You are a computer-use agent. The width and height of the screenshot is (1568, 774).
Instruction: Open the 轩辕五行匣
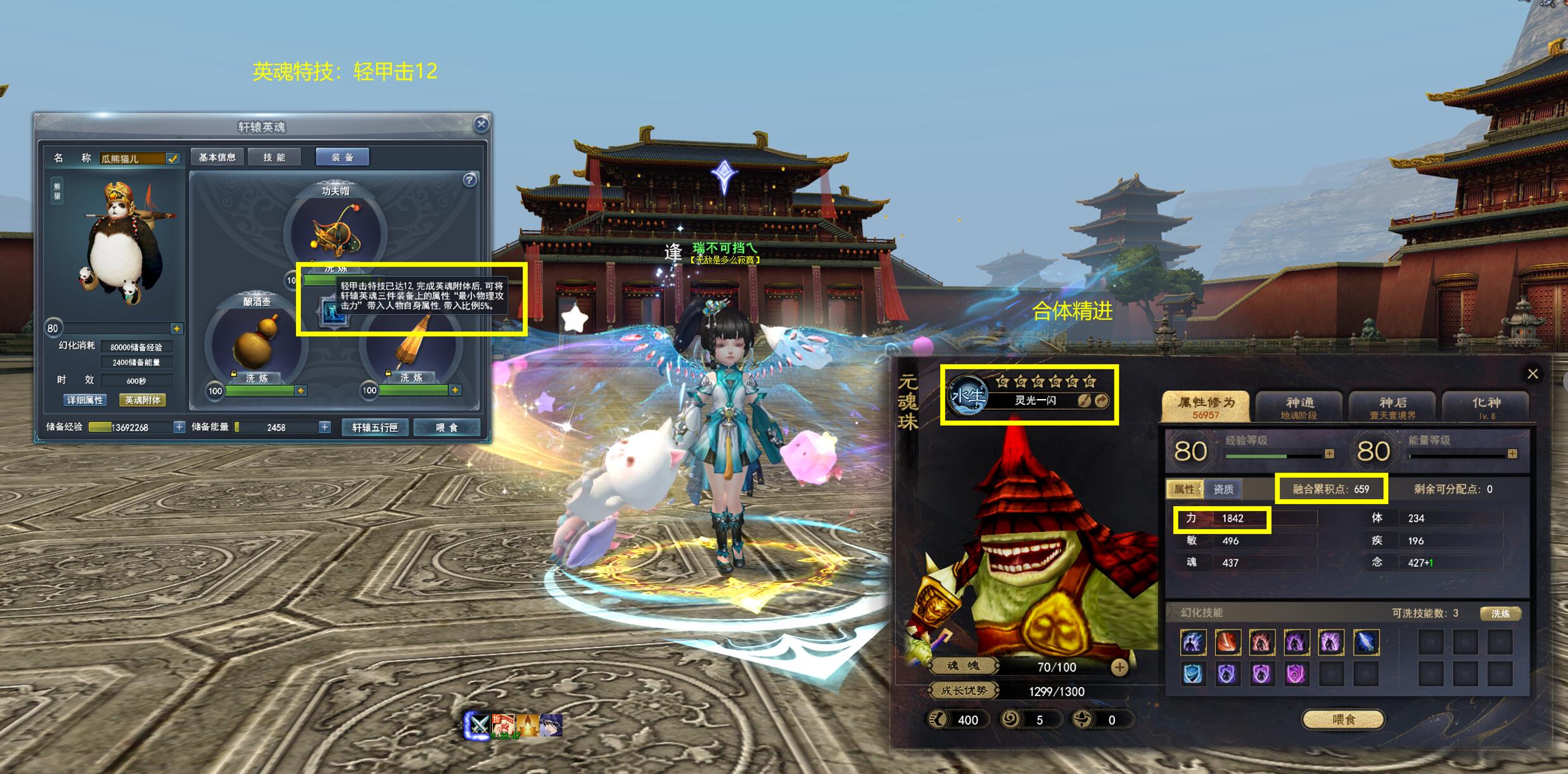click(374, 428)
